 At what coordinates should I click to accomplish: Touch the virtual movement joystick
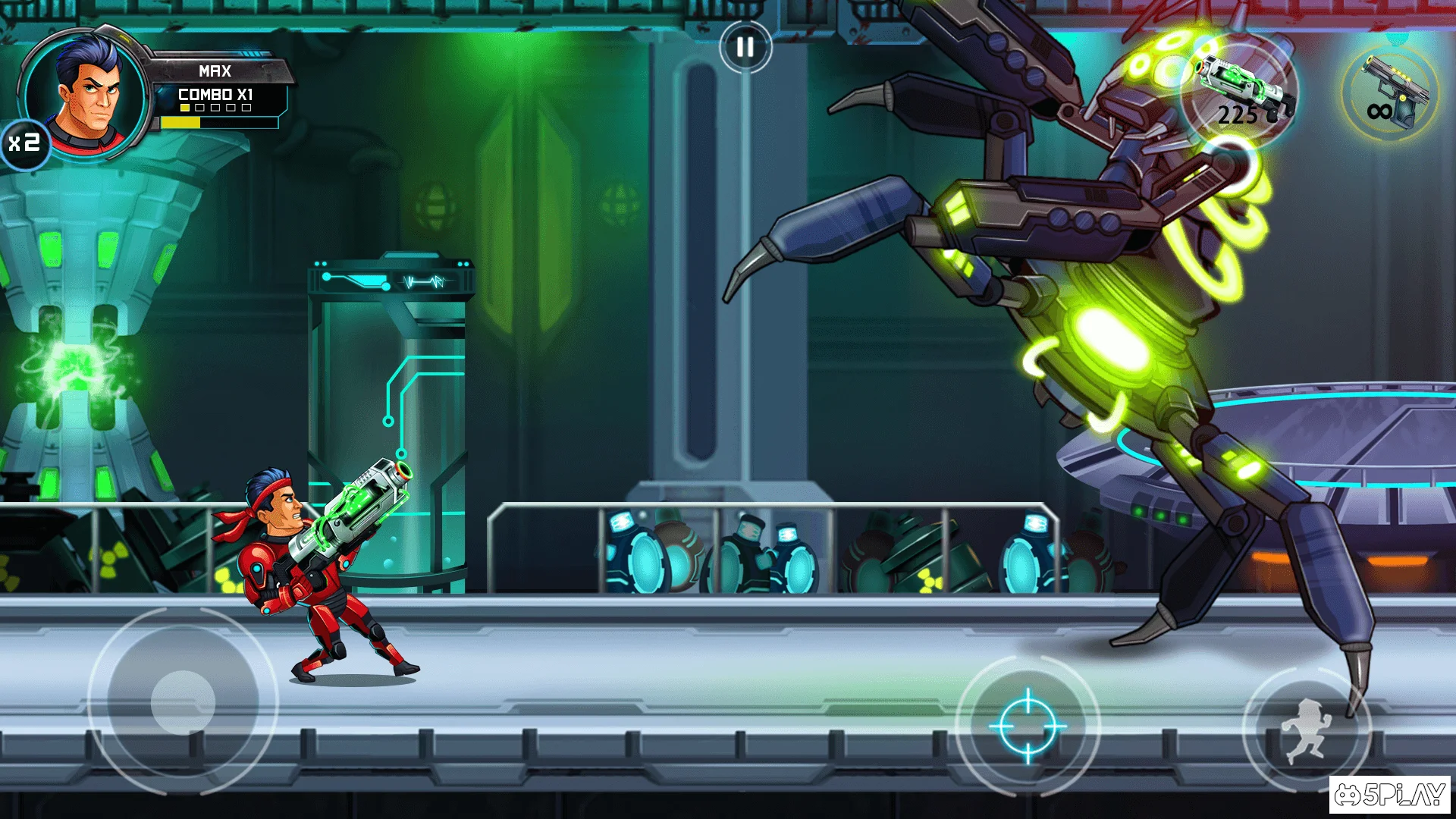[183, 702]
